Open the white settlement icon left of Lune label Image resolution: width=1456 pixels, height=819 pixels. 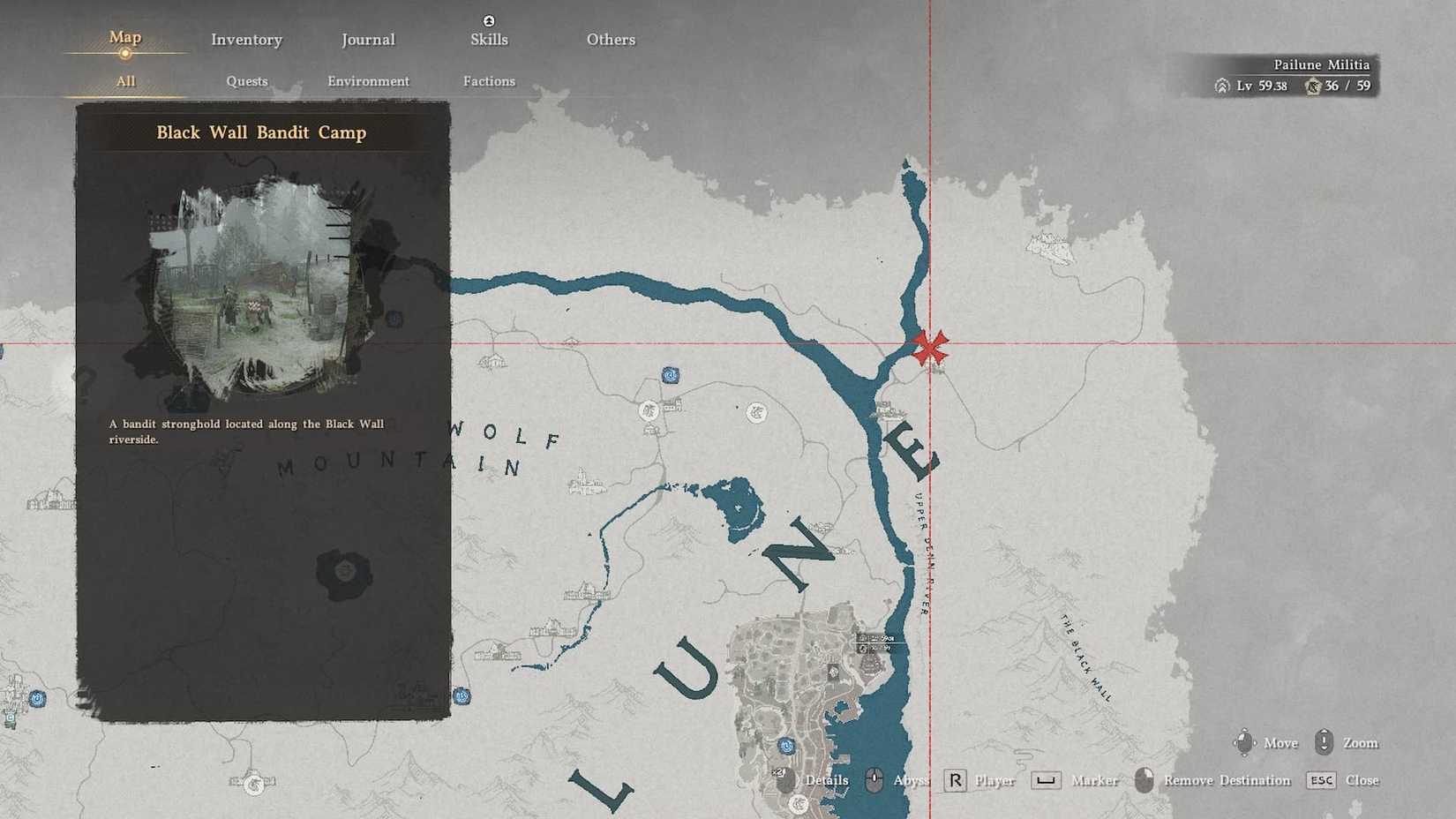[x=649, y=410]
